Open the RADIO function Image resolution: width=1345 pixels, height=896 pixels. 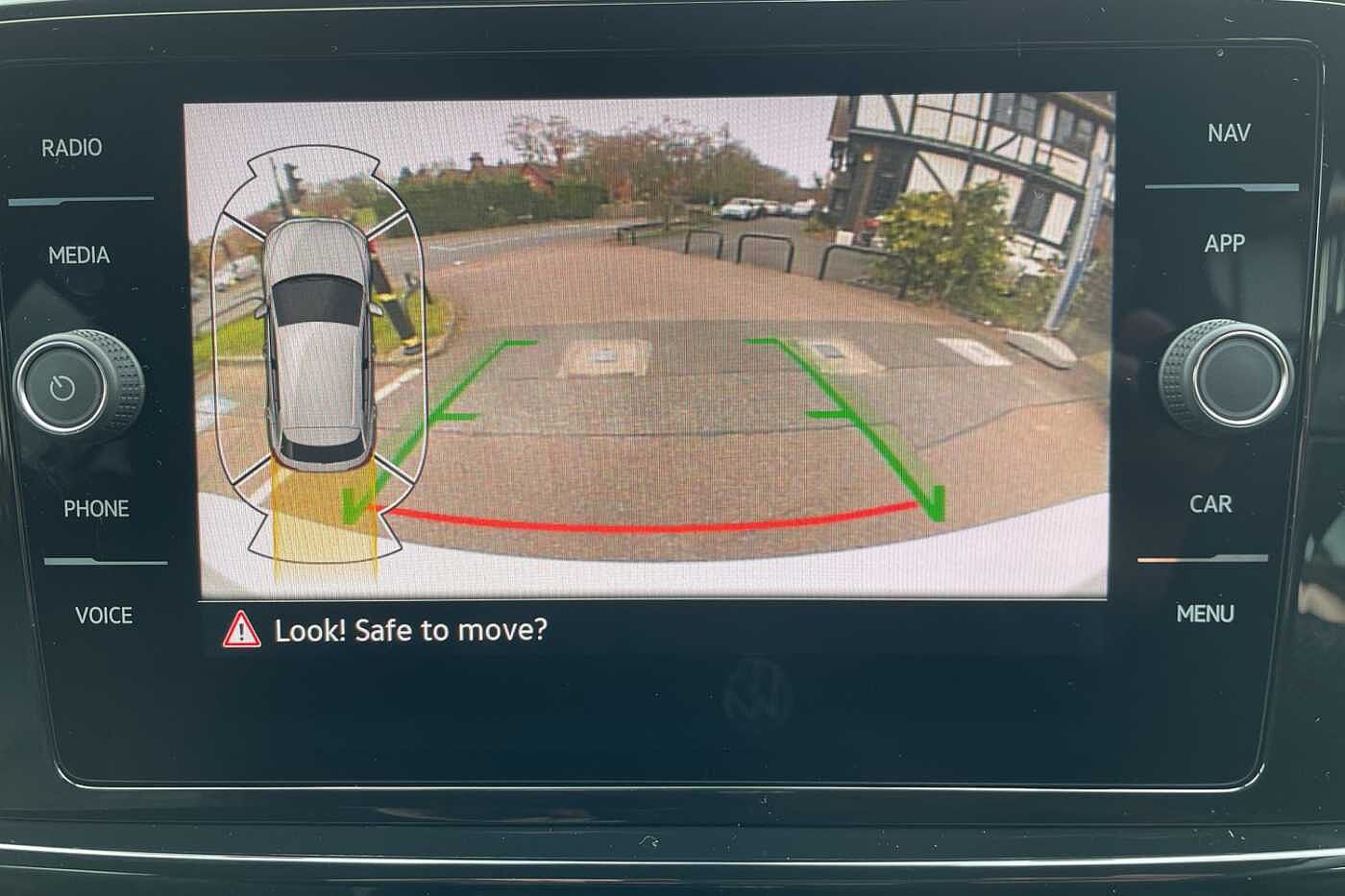pyautogui.click(x=72, y=148)
